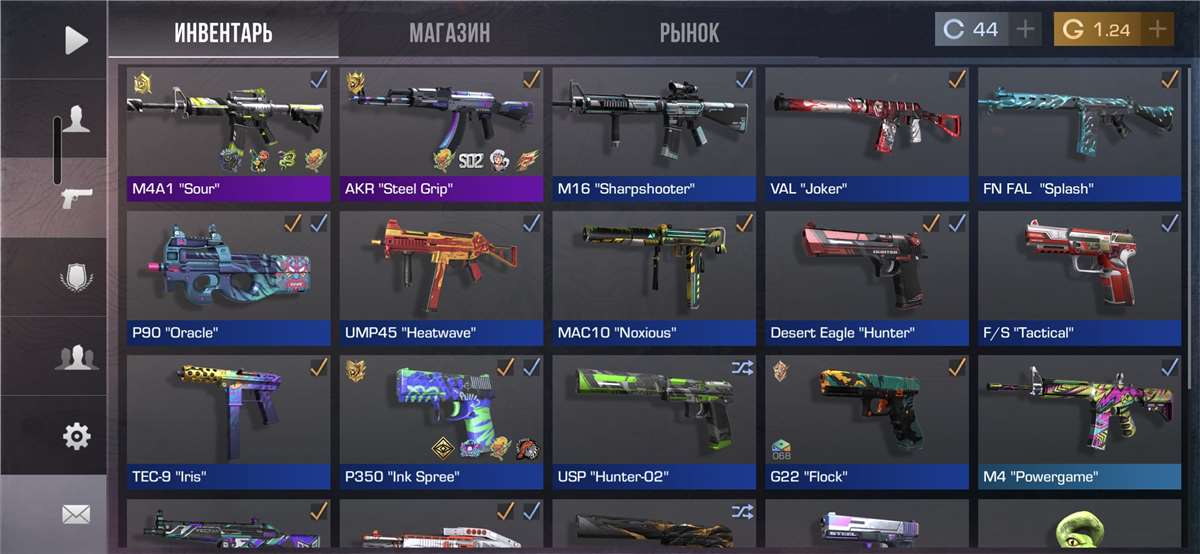Open the friends group icon
Viewport: 1200px width, 554px height.
(76, 357)
